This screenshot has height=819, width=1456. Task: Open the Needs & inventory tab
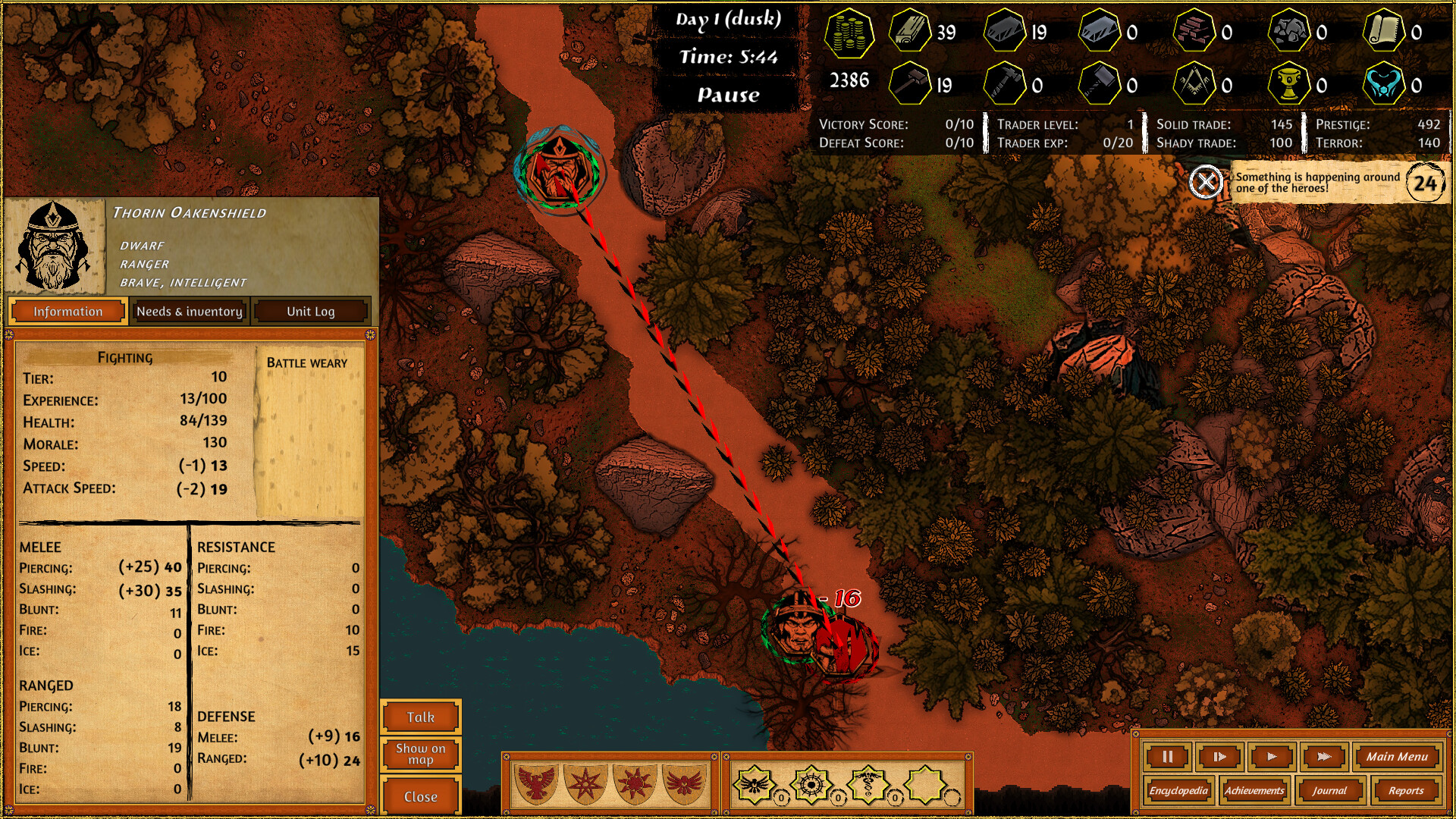[x=190, y=311]
